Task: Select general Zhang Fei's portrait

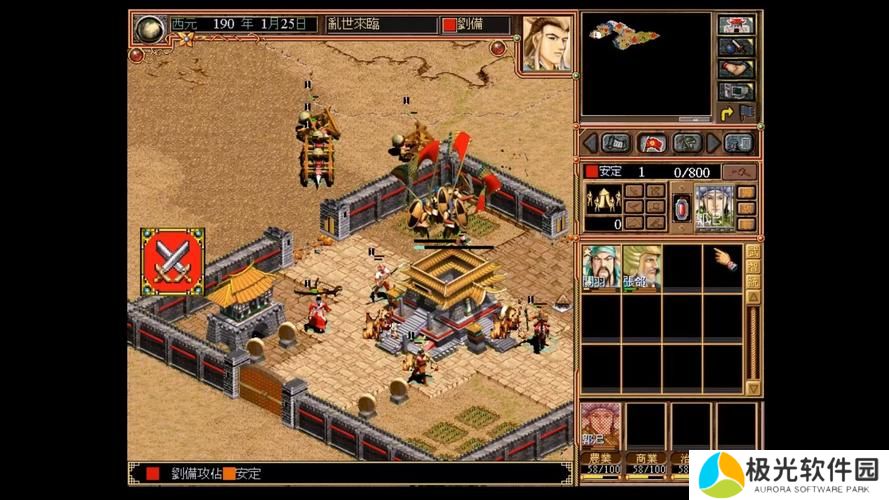Action: click(x=641, y=268)
